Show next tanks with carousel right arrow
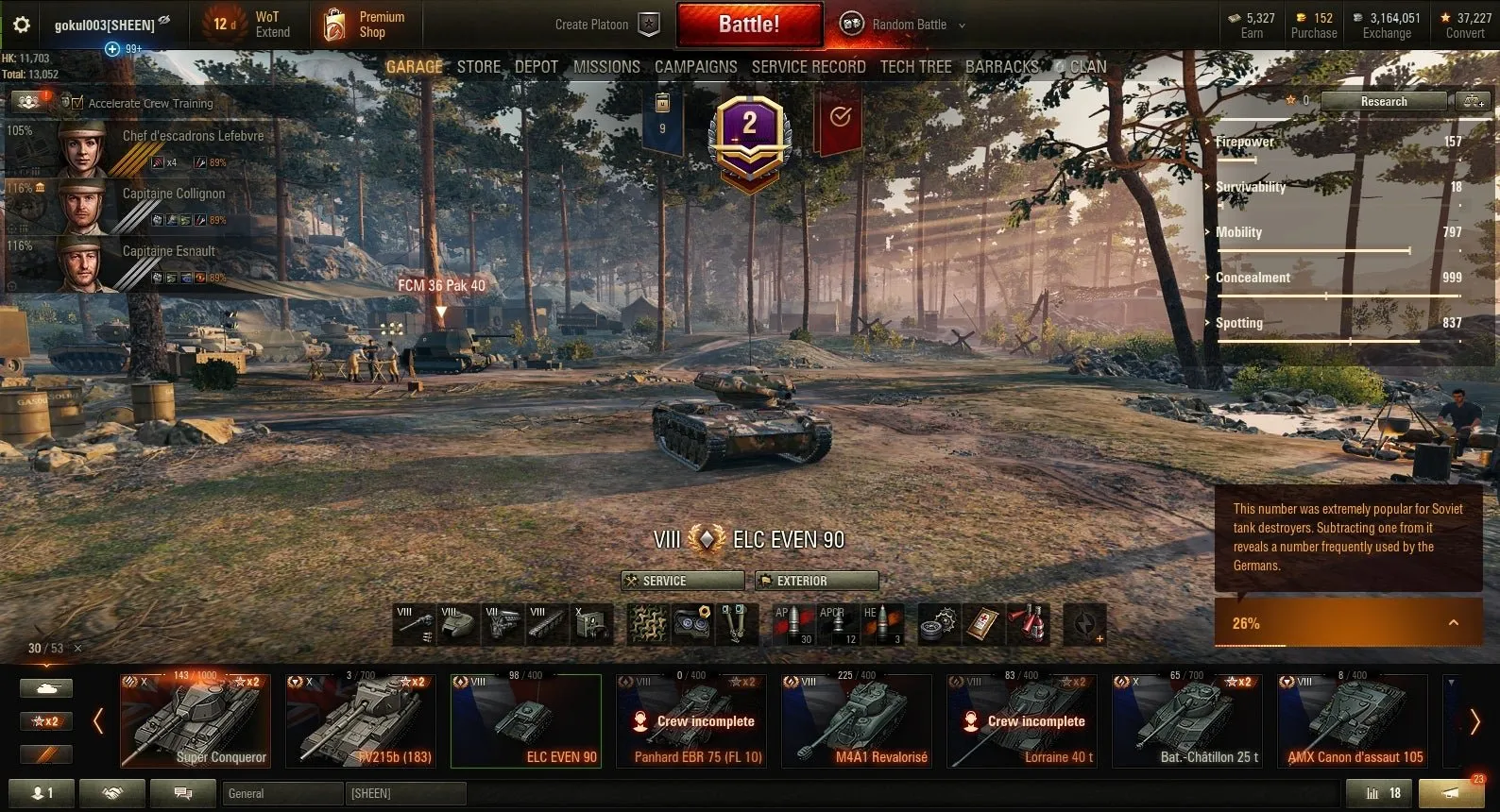This screenshot has height=812, width=1500. [x=1474, y=721]
